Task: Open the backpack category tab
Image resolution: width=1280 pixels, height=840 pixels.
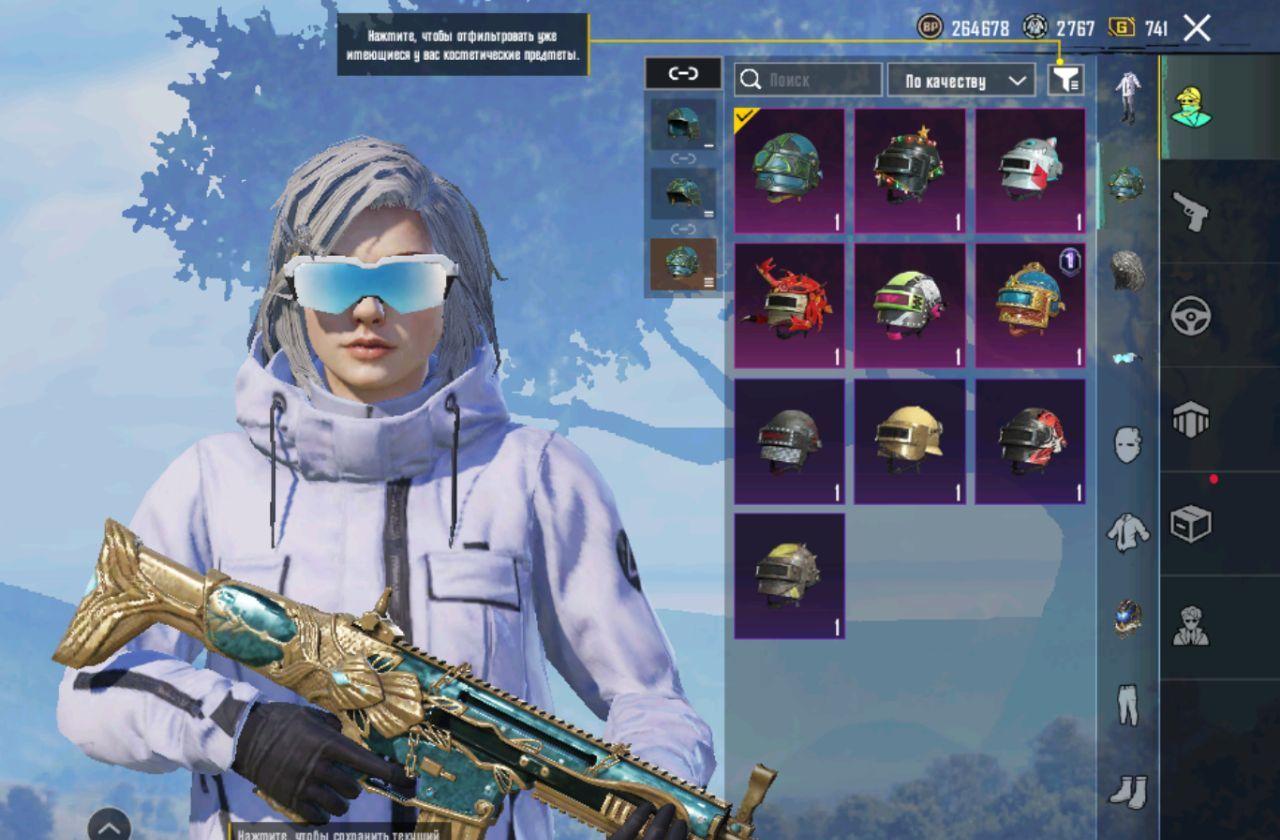Action: click(x=1191, y=419)
